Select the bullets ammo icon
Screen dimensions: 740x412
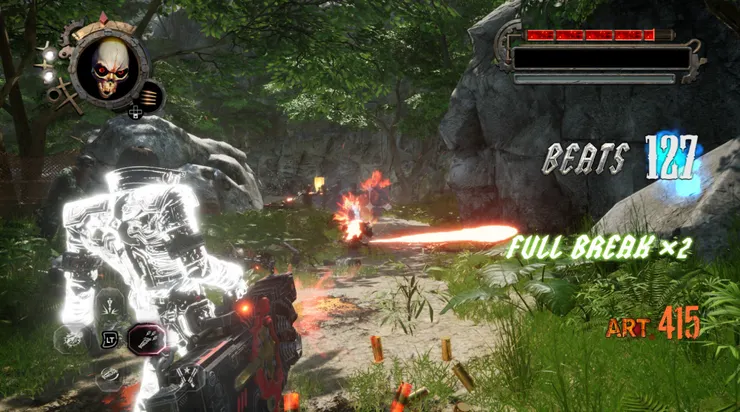tap(150, 98)
